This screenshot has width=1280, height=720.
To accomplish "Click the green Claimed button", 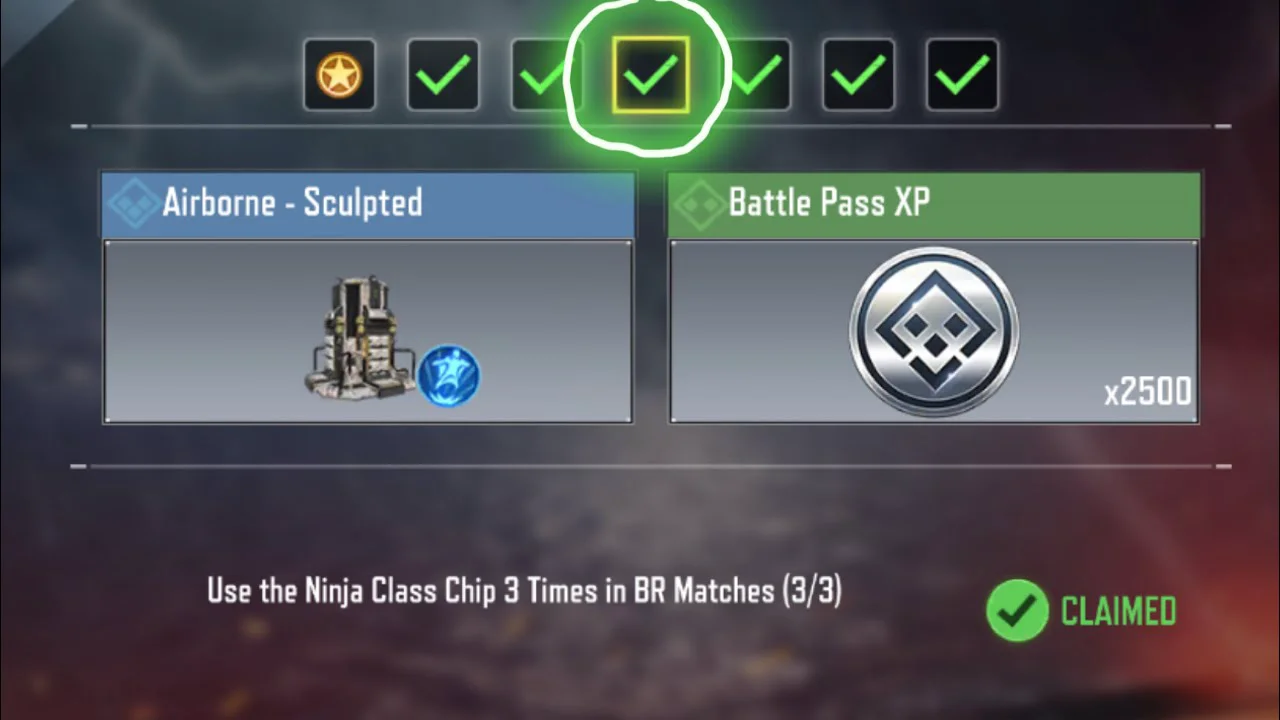I will [1082, 610].
